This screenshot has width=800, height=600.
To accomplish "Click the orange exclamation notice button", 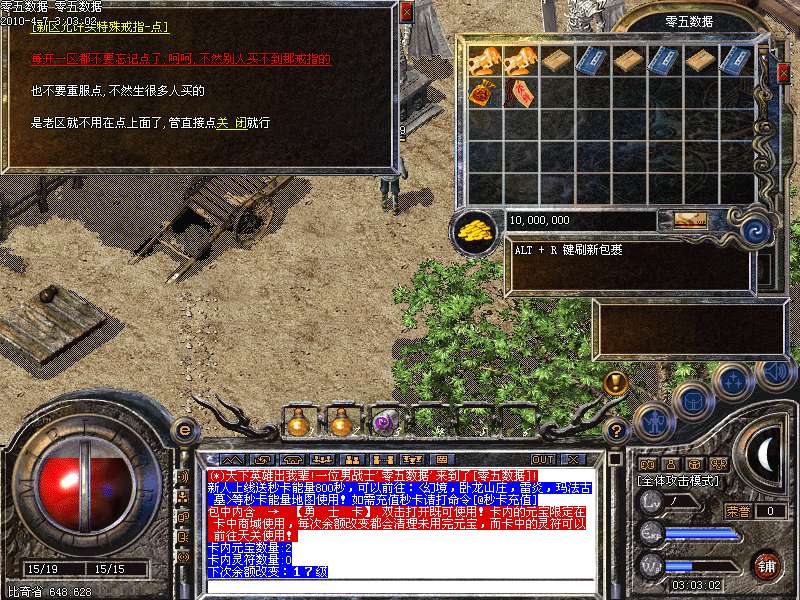I will coord(617,382).
